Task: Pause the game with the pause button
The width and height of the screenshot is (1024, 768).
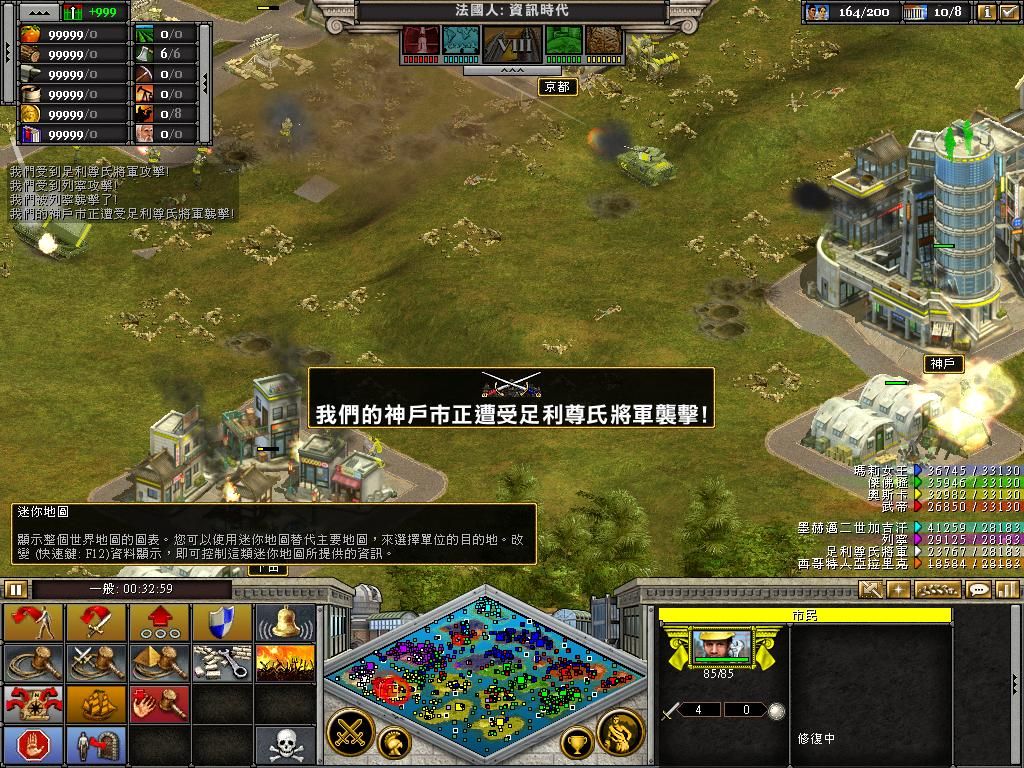Action: [x=15, y=589]
